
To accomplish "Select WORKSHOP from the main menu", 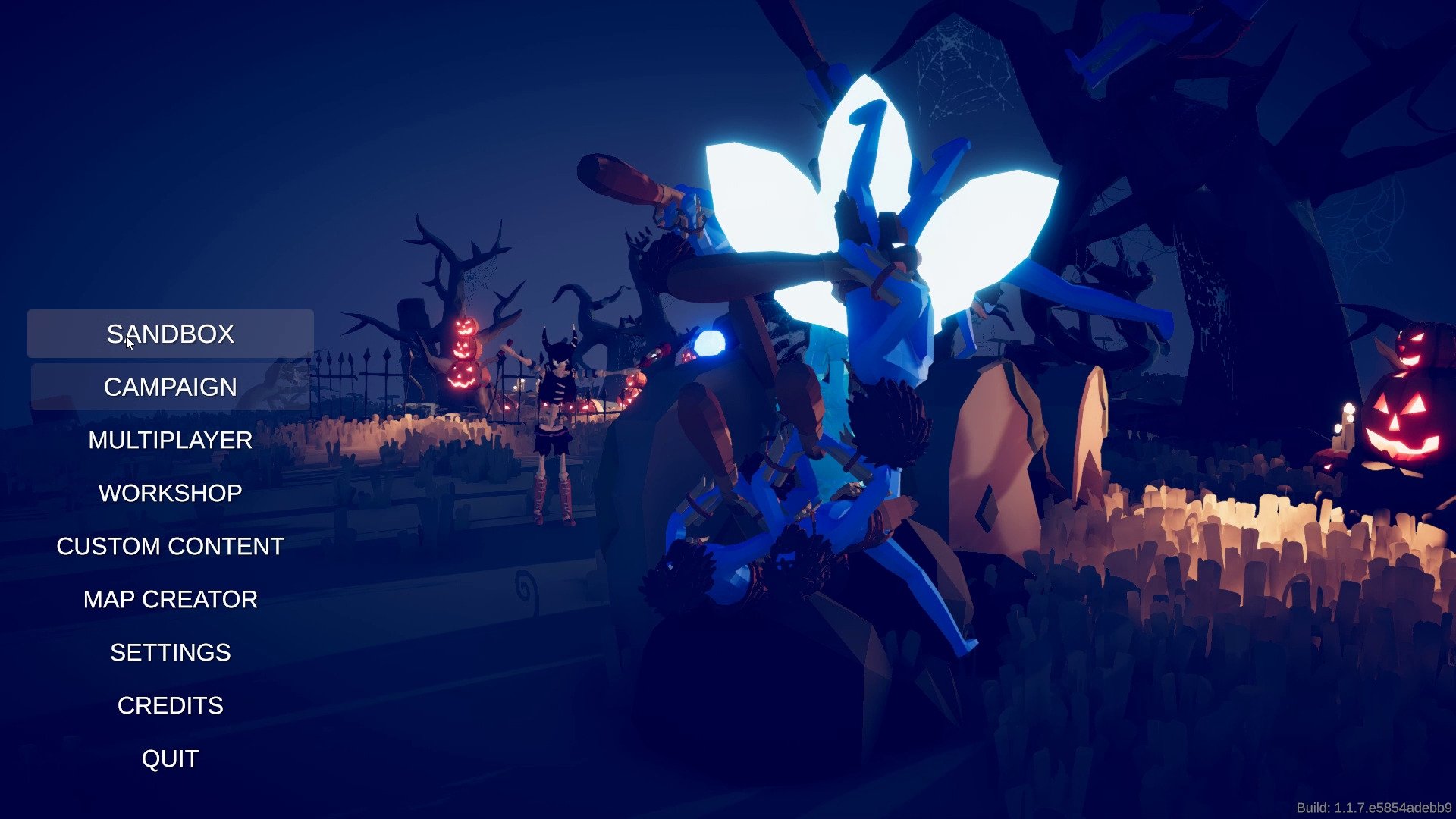I will [x=170, y=493].
